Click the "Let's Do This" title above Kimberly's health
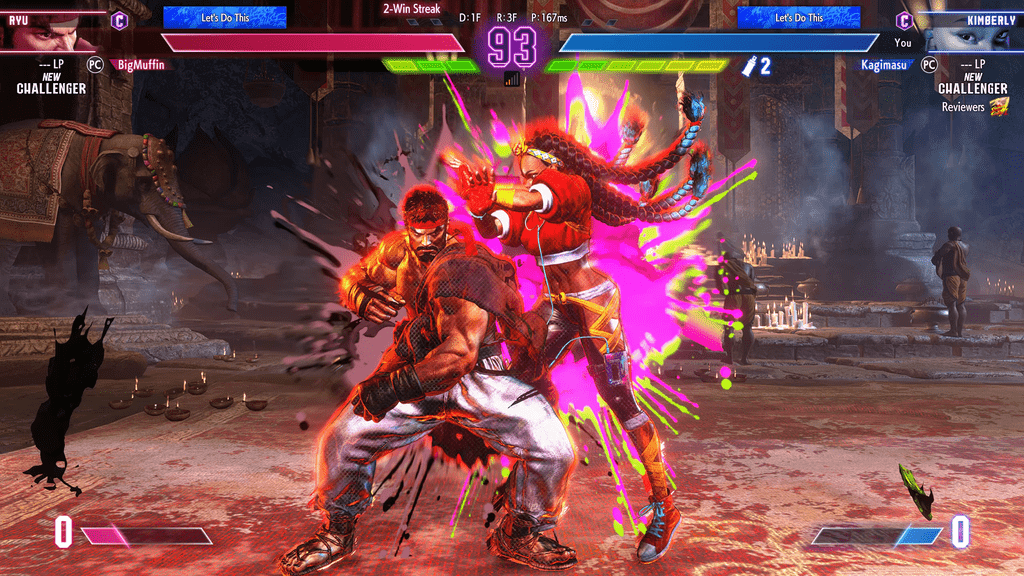The height and width of the screenshot is (576, 1024). tap(798, 17)
